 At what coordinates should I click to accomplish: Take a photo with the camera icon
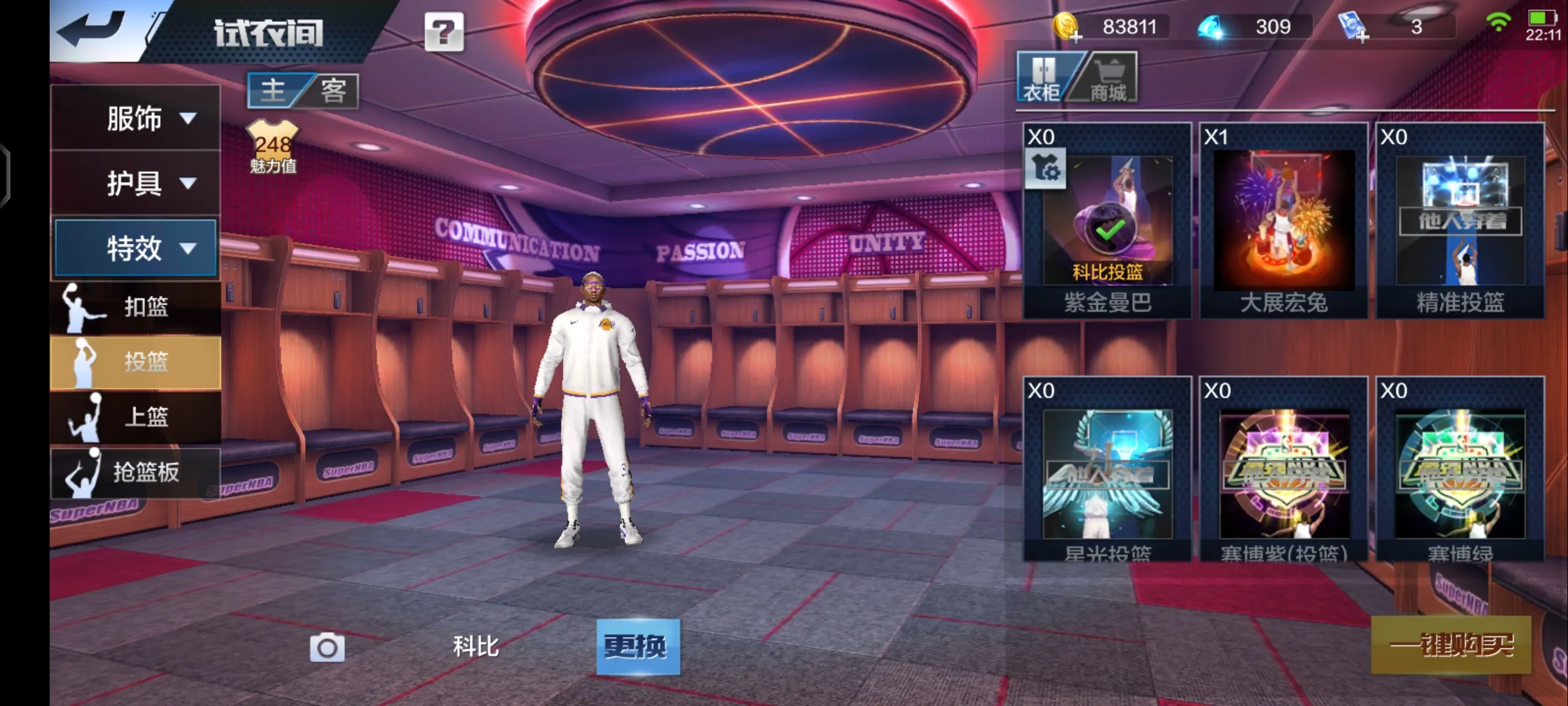[327, 648]
